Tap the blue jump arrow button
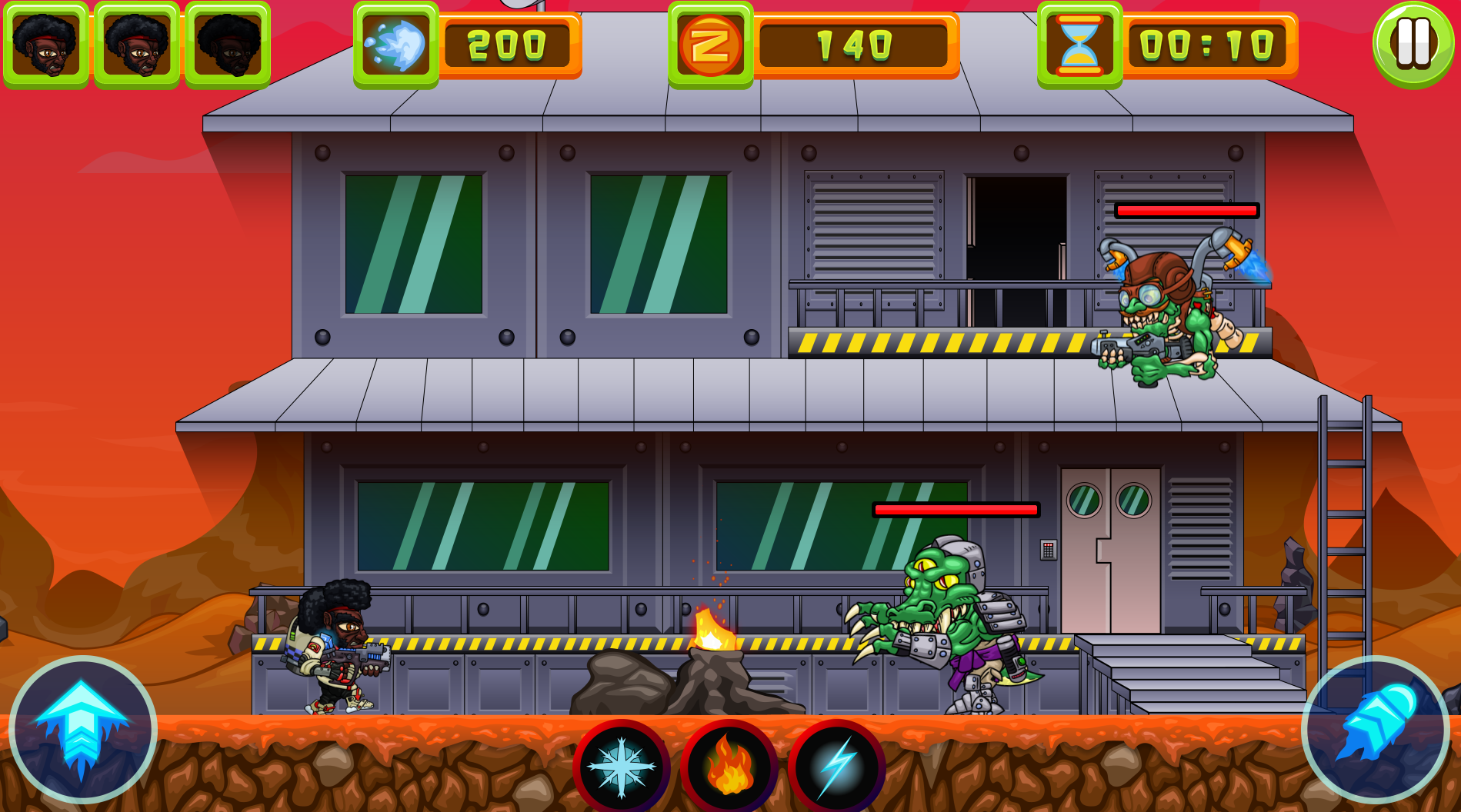Image resolution: width=1461 pixels, height=812 pixels. (x=82, y=729)
